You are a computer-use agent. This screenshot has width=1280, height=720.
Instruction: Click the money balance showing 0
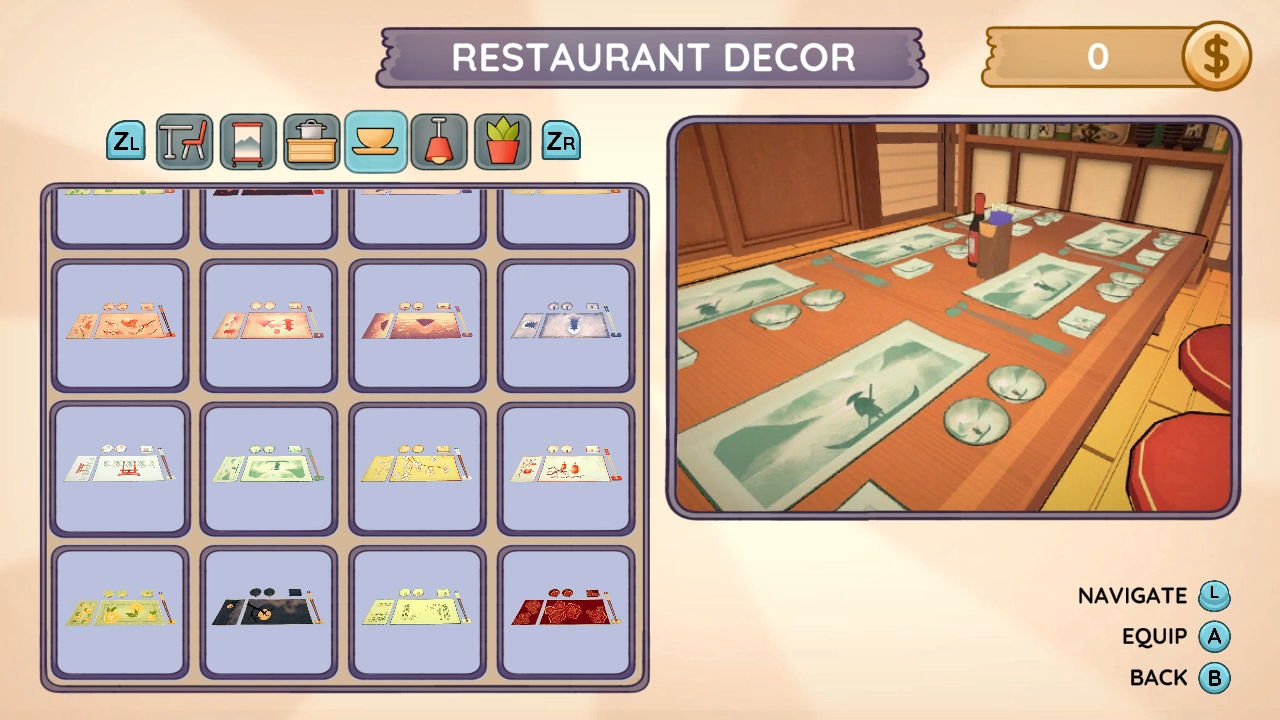click(1100, 57)
